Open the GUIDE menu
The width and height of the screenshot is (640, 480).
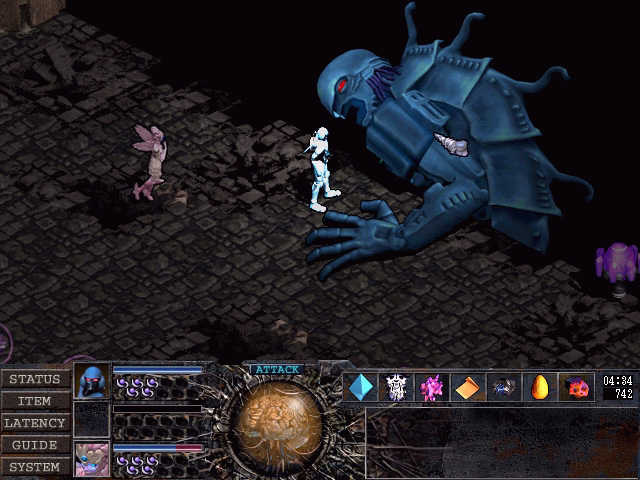point(35,445)
